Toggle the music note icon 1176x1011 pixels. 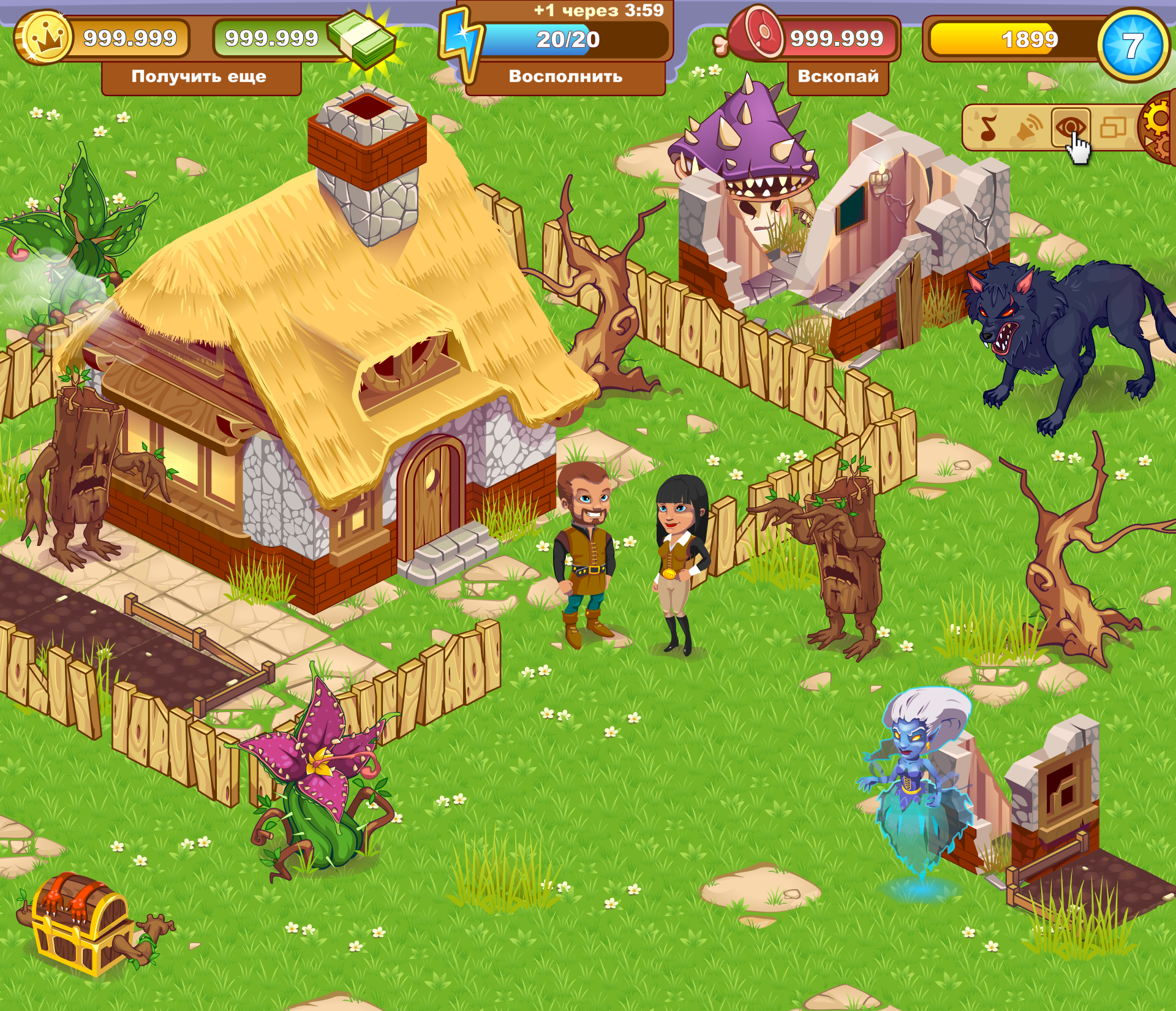click(x=988, y=128)
